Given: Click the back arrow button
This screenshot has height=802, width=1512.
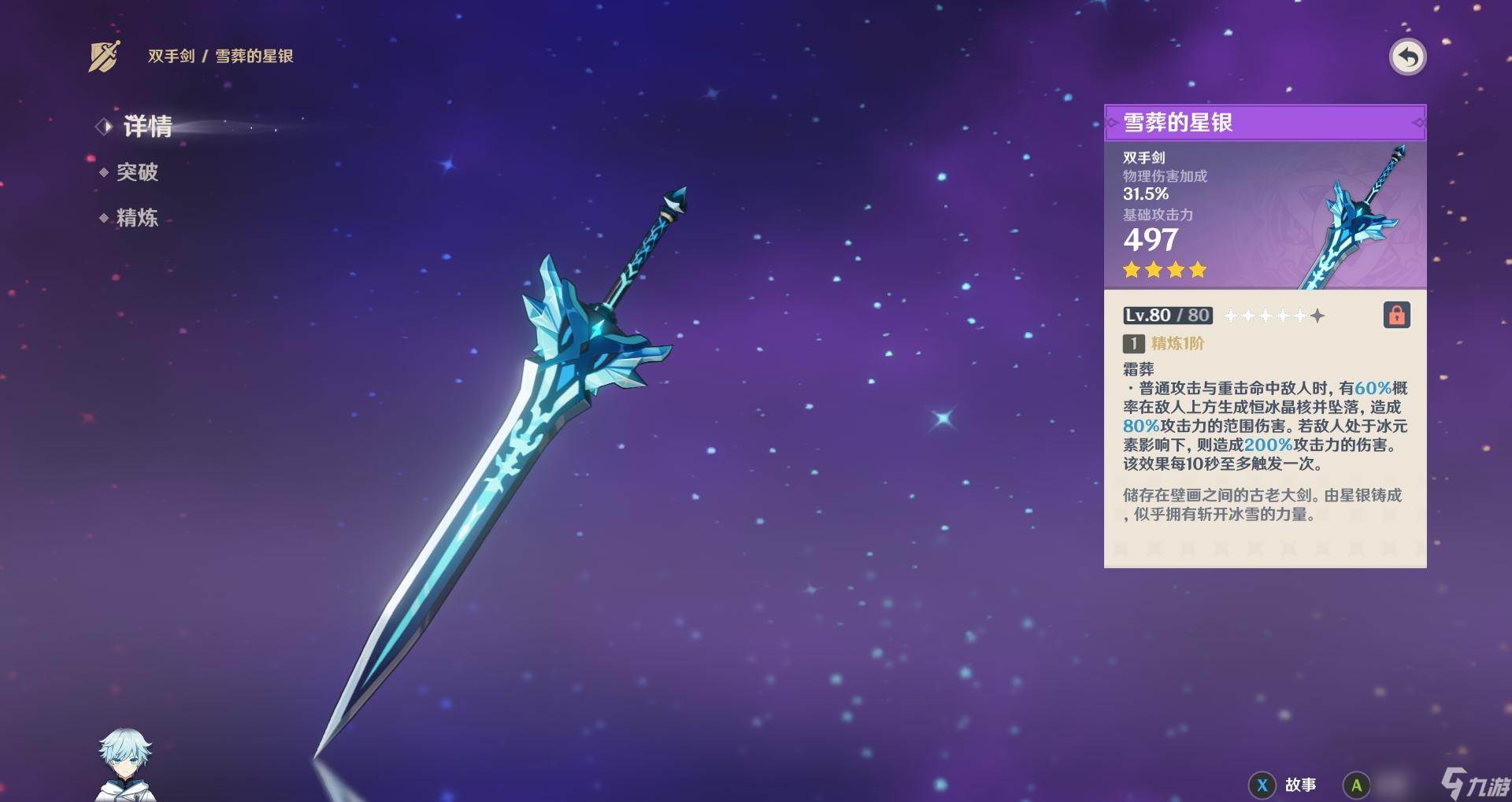Looking at the screenshot, I should [x=1407, y=57].
